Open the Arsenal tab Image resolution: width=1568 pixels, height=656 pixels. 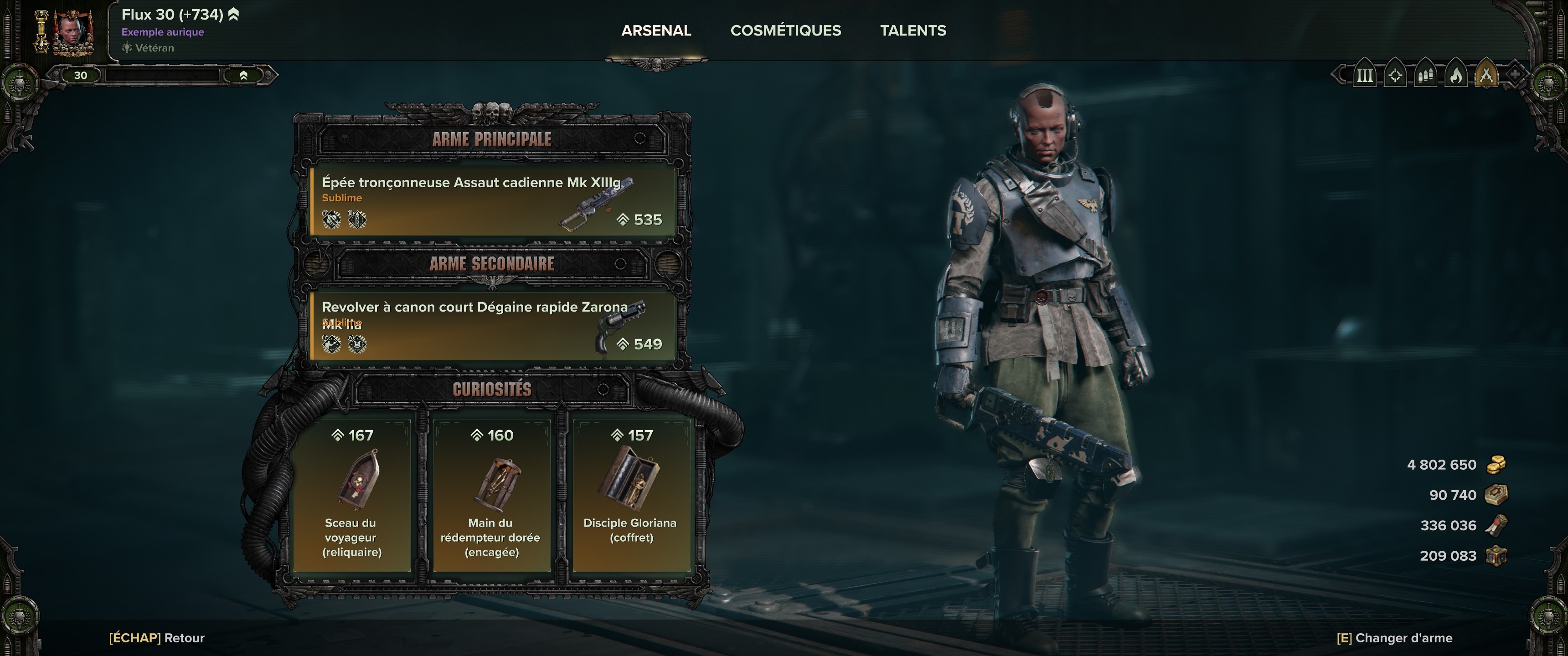click(655, 31)
